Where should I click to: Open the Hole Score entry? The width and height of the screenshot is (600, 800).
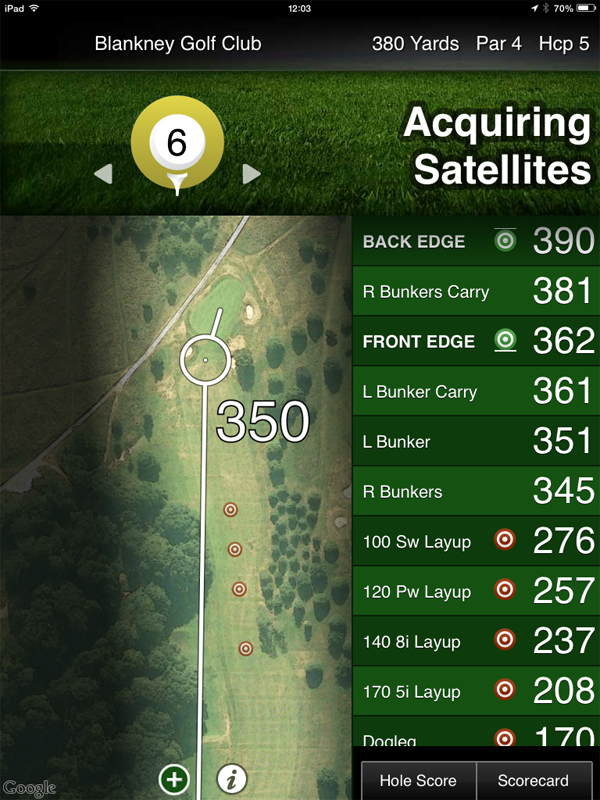pos(418,781)
